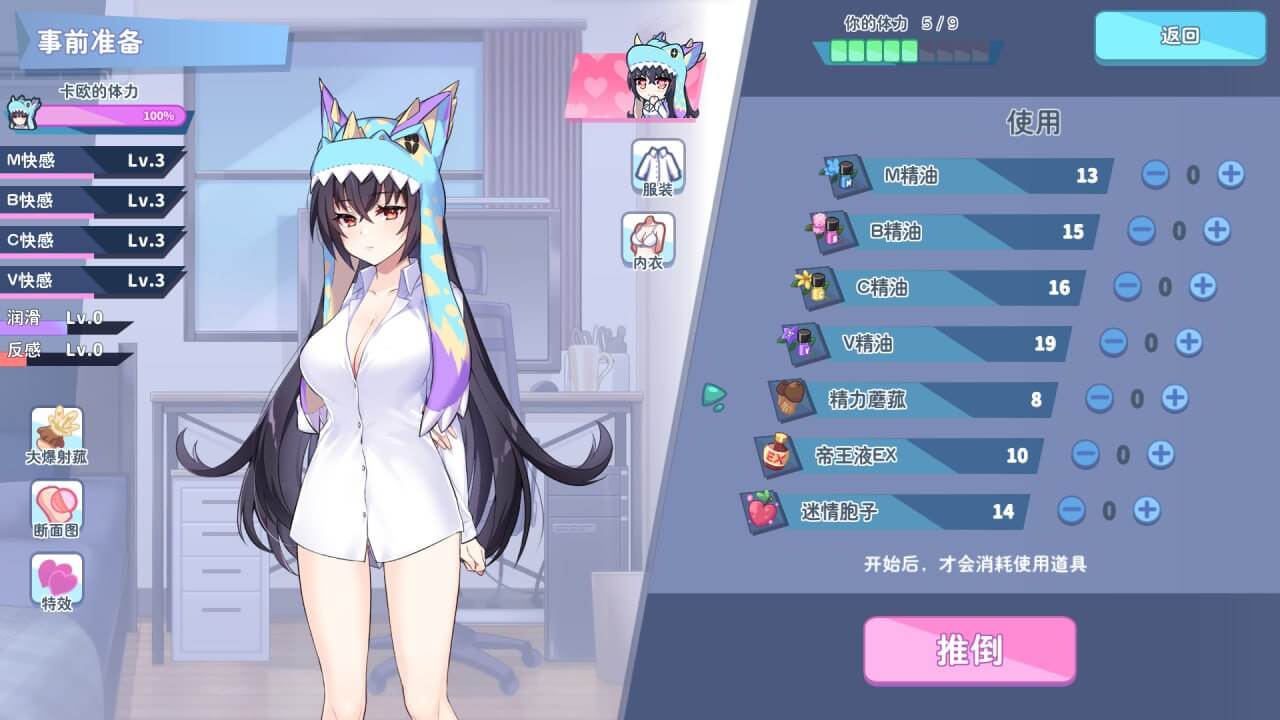This screenshot has width=1280, height=720.
Task: Increase 精力蘑菇 quantity with plus button
Action: (x=1173, y=399)
